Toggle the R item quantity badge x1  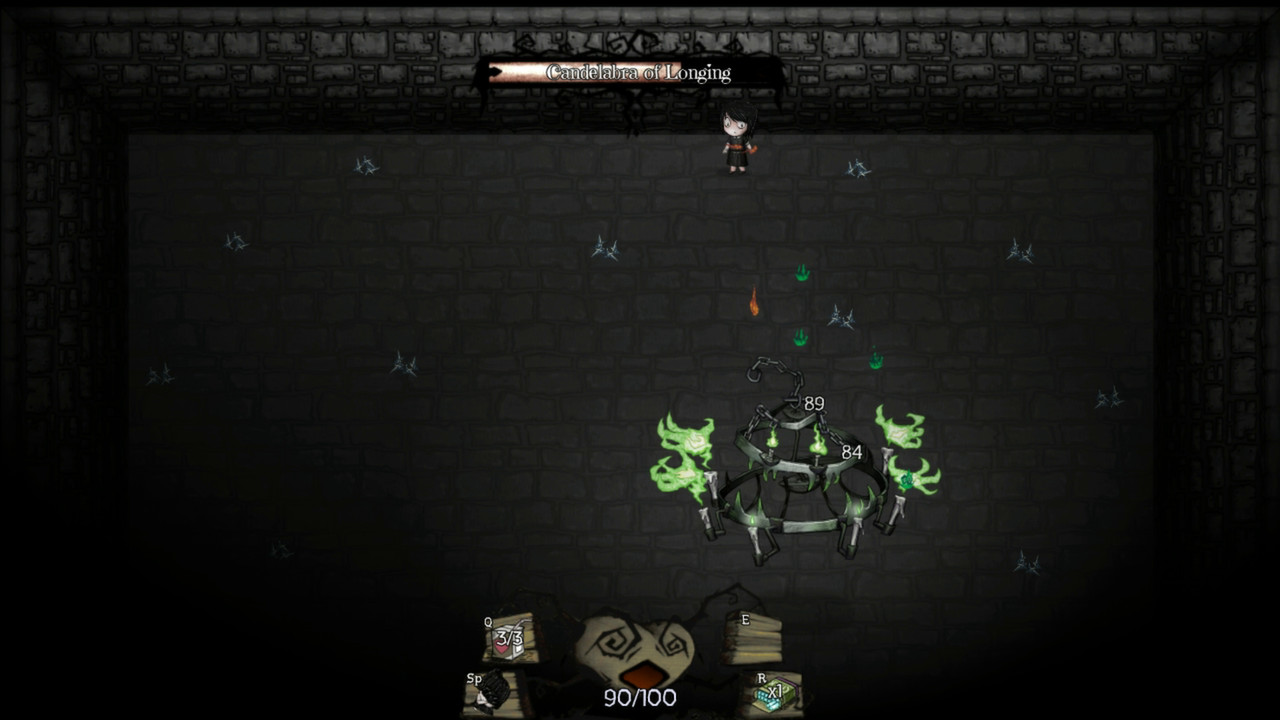point(776,692)
